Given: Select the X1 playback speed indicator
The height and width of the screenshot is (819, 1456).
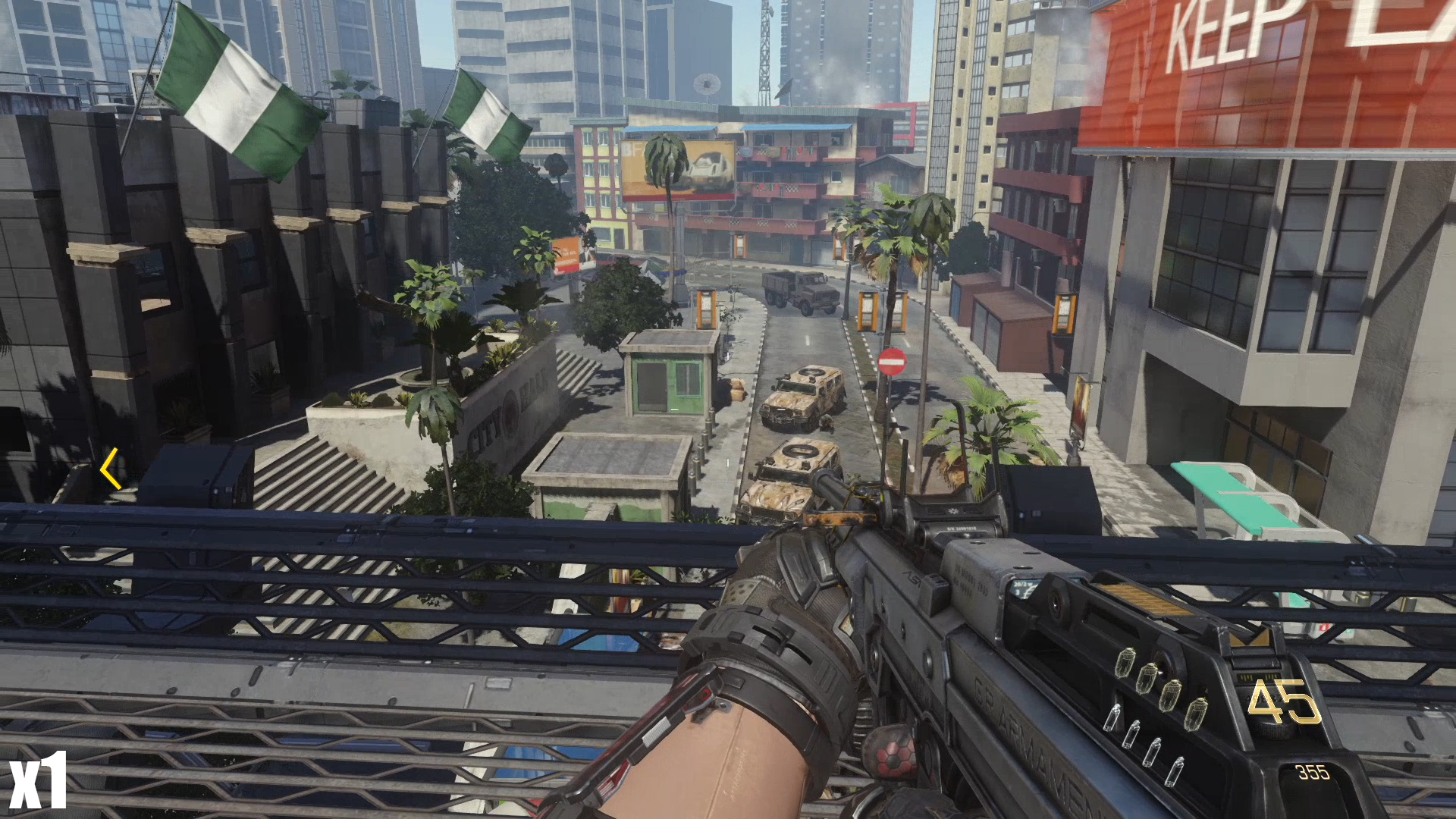Looking at the screenshot, I should coord(38,781).
